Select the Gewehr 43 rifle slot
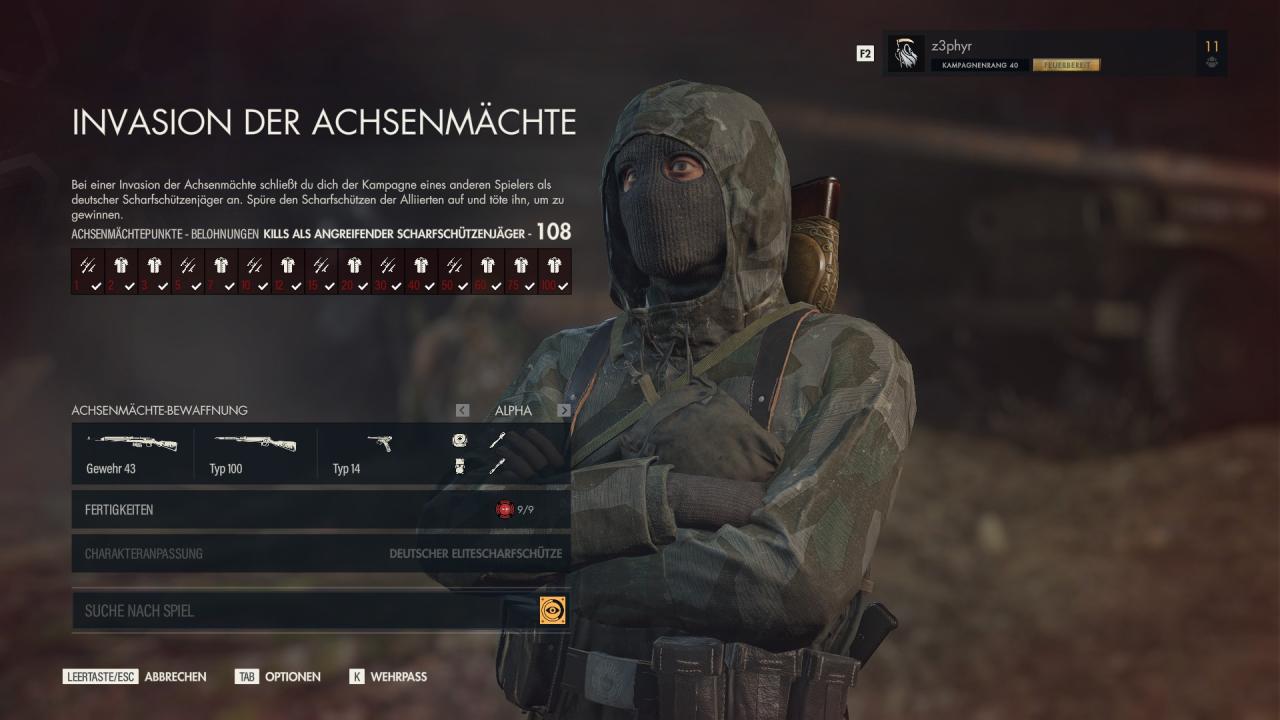This screenshot has height=720, width=1280. [x=132, y=452]
